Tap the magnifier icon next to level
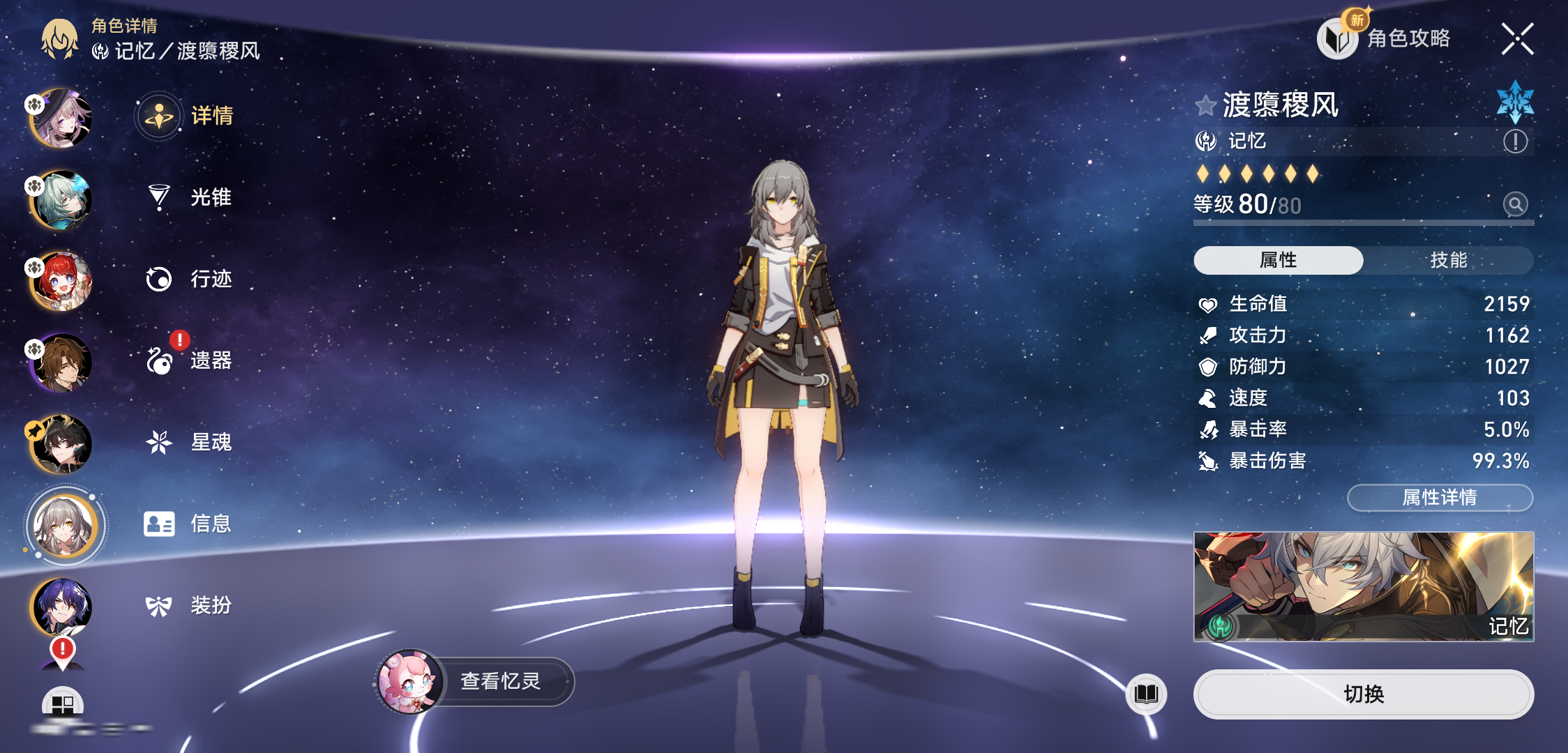 (x=1515, y=204)
